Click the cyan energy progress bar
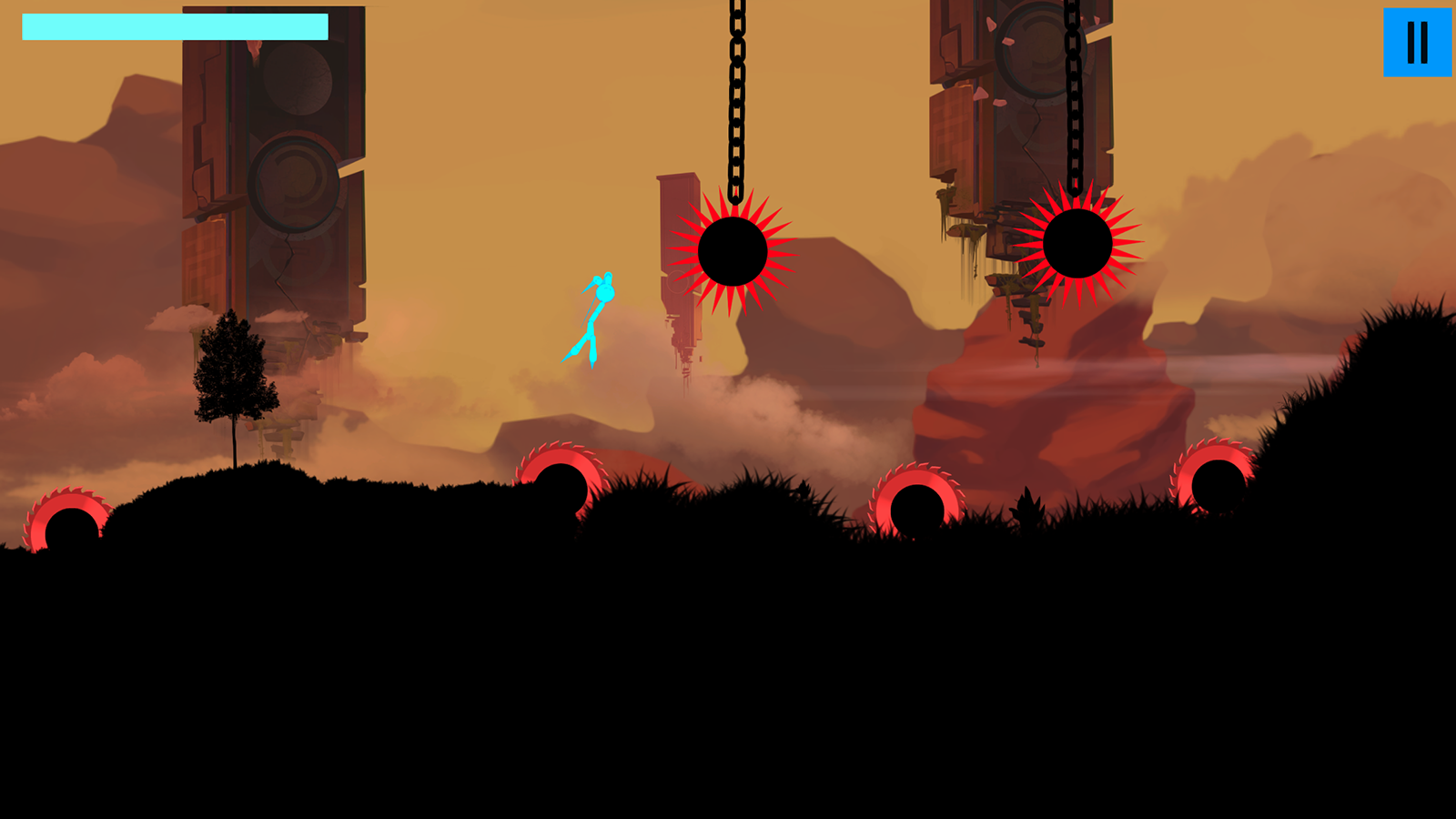This screenshot has width=1456, height=819. point(173,27)
